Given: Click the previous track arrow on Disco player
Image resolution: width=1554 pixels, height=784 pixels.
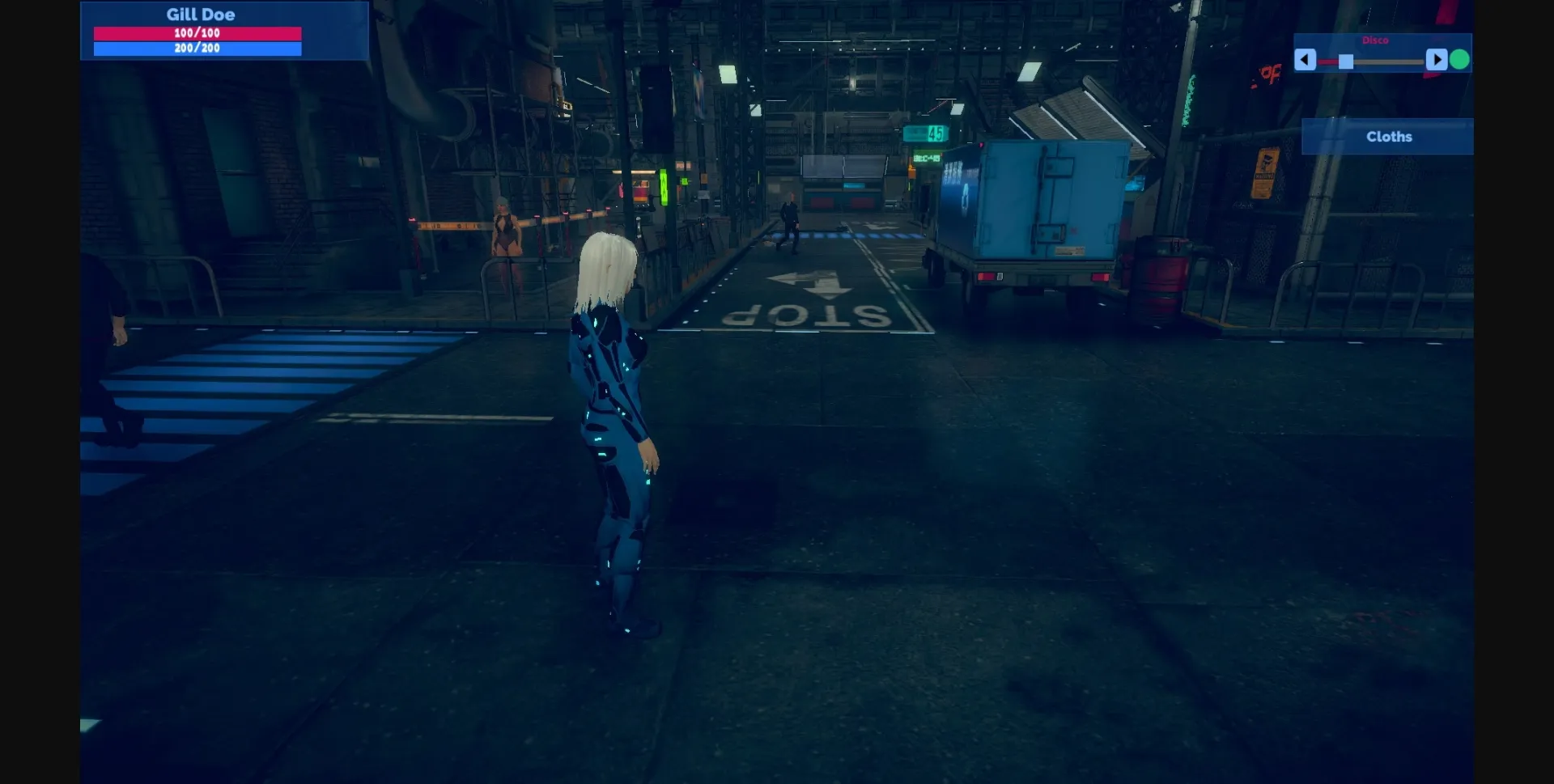Looking at the screenshot, I should [x=1306, y=58].
